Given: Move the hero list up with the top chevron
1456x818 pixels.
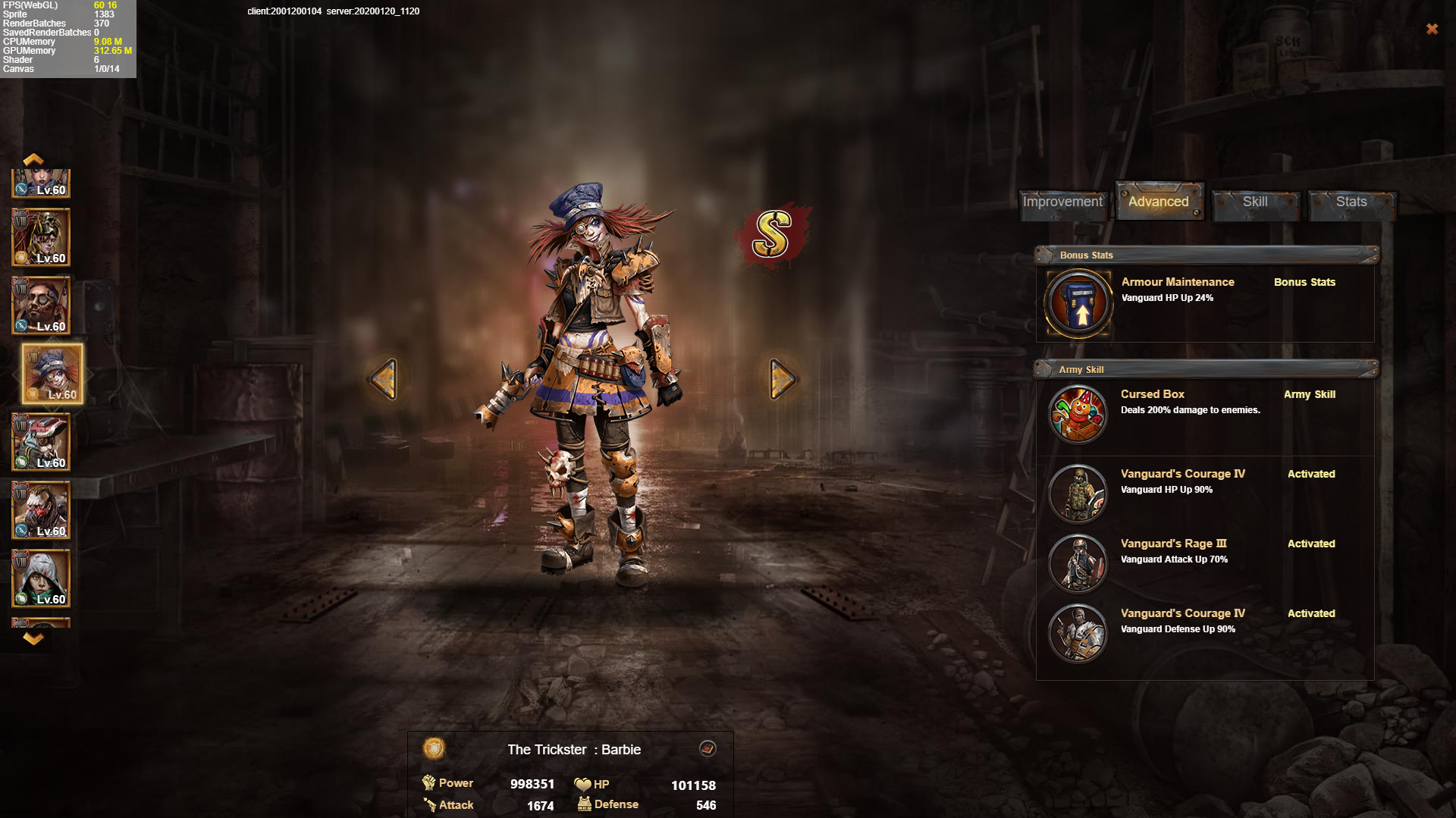Looking at the screenshot, I should (33, 159).
